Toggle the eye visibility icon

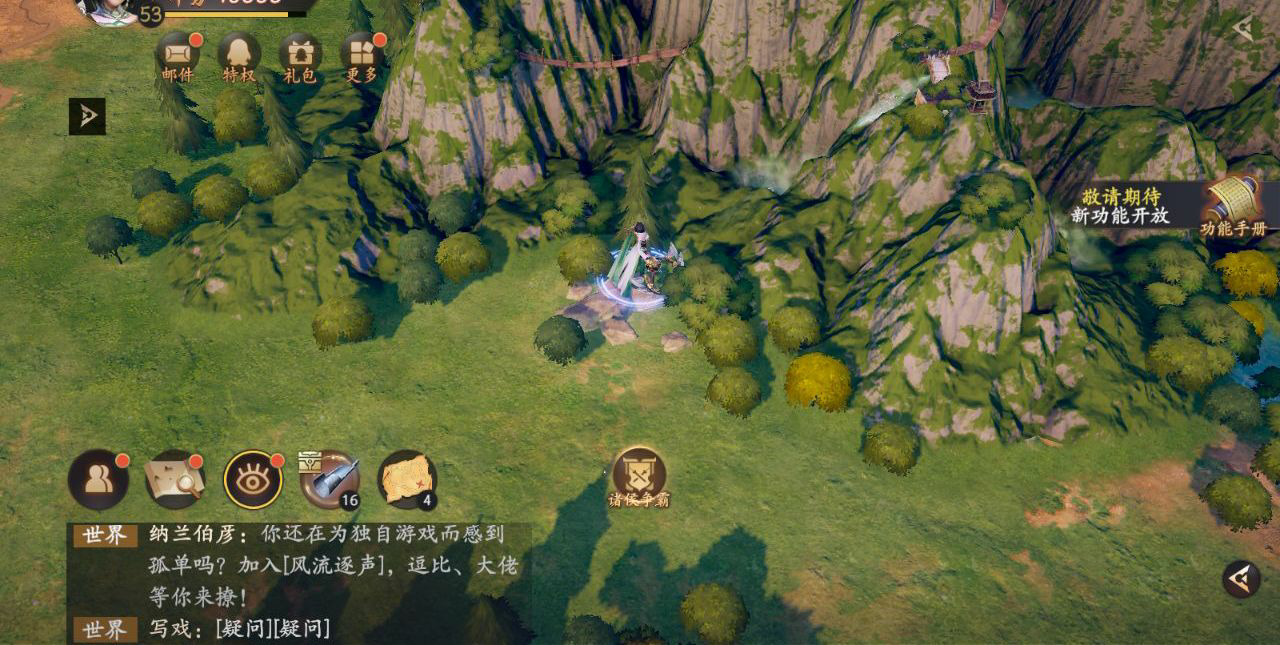(253, 479)
